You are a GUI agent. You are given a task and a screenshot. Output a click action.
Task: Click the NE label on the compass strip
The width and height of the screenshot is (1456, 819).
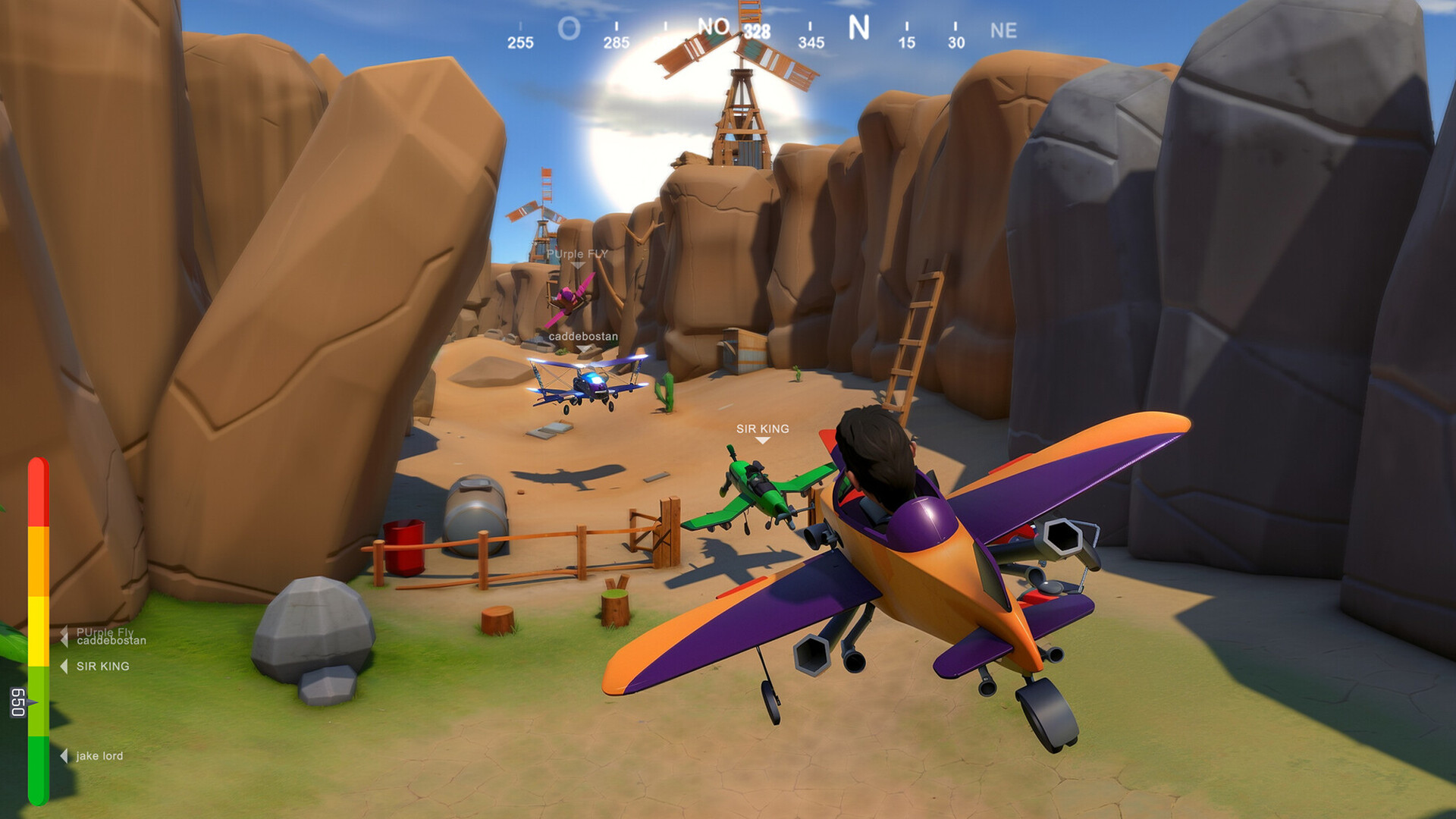[x=1003, y=30]
